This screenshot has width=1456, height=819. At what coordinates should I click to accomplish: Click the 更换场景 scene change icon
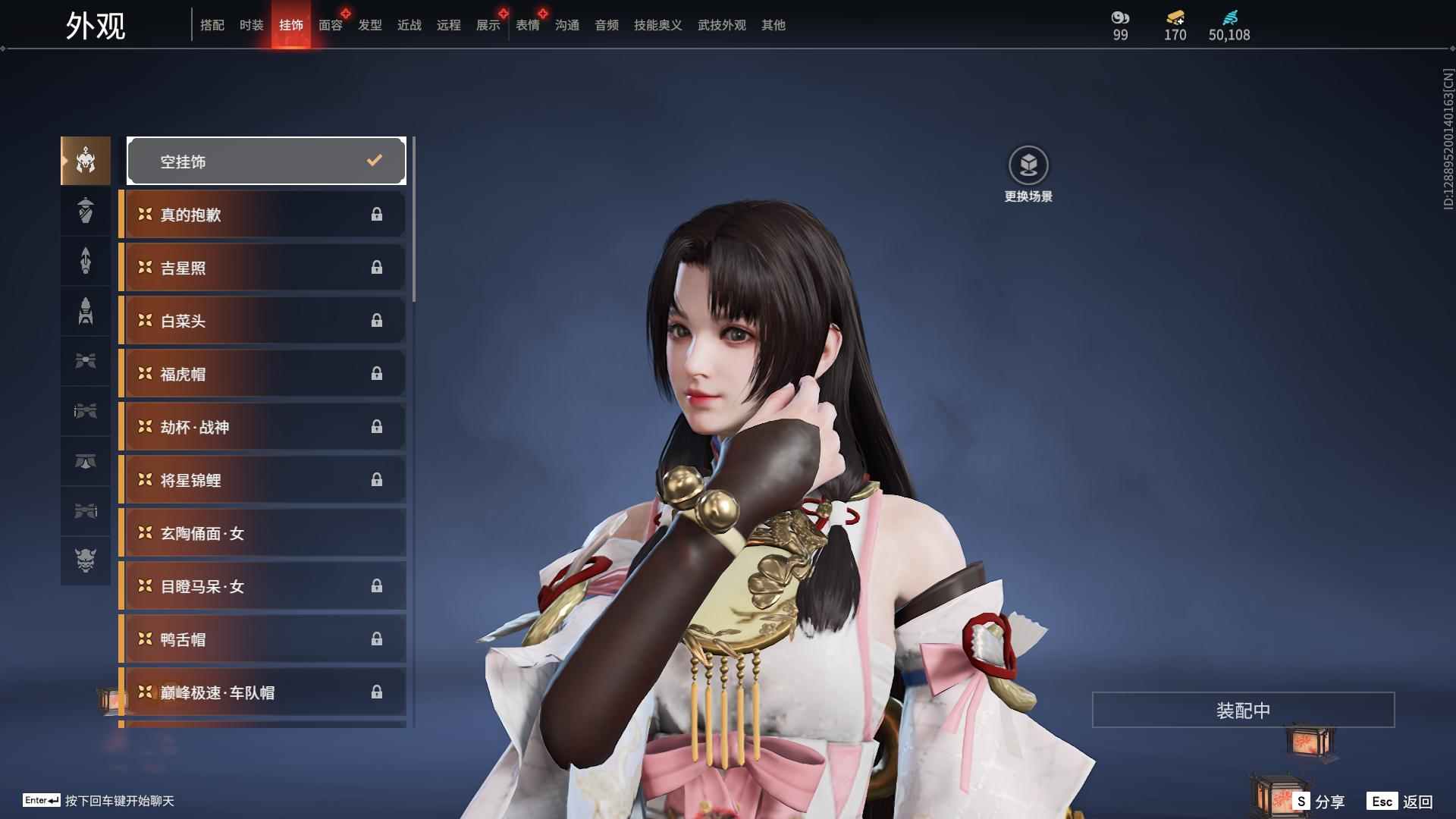point(1028,165)
